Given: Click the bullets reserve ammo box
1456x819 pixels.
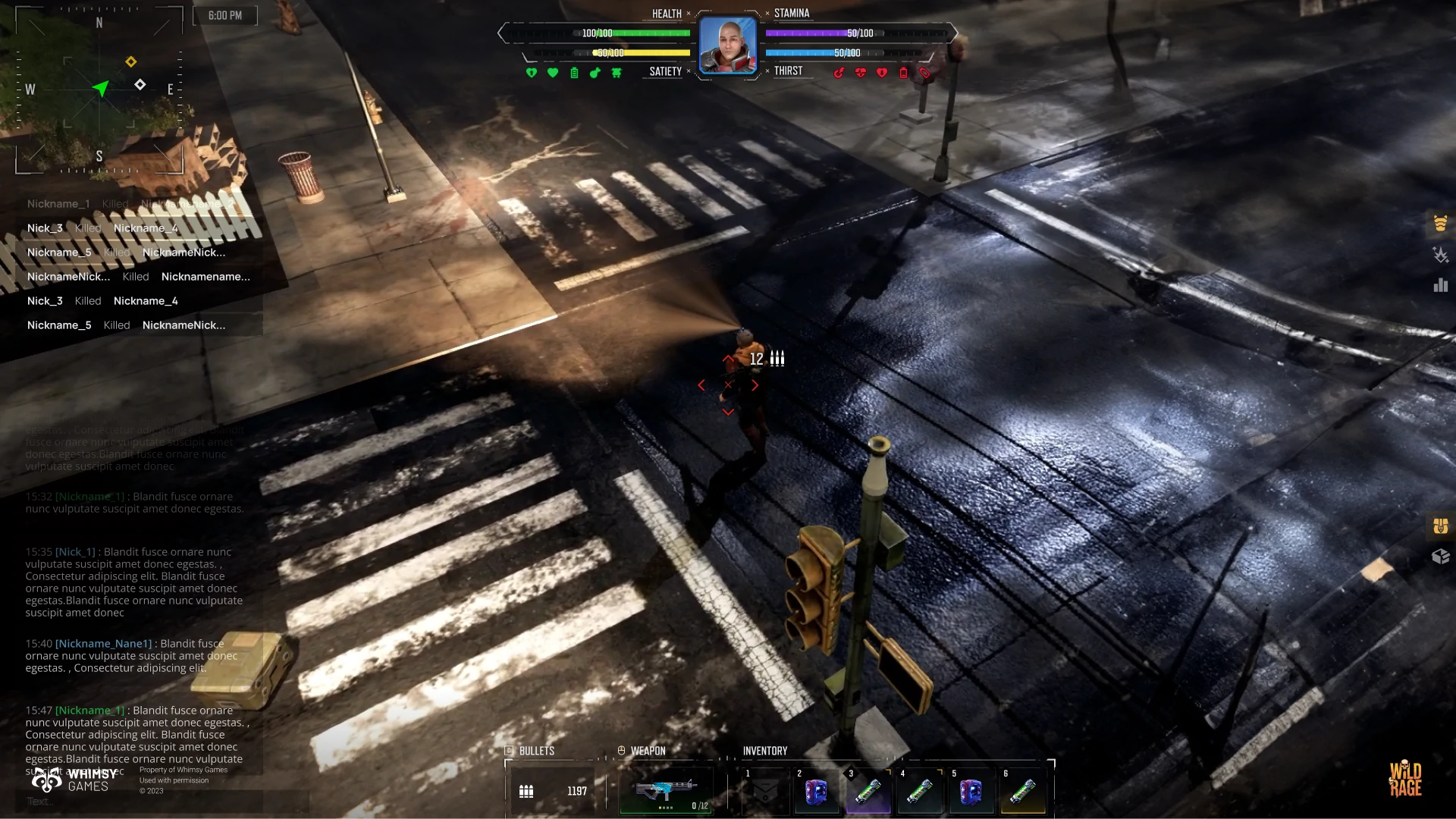Looking at the screenshot, I should 555,791.
